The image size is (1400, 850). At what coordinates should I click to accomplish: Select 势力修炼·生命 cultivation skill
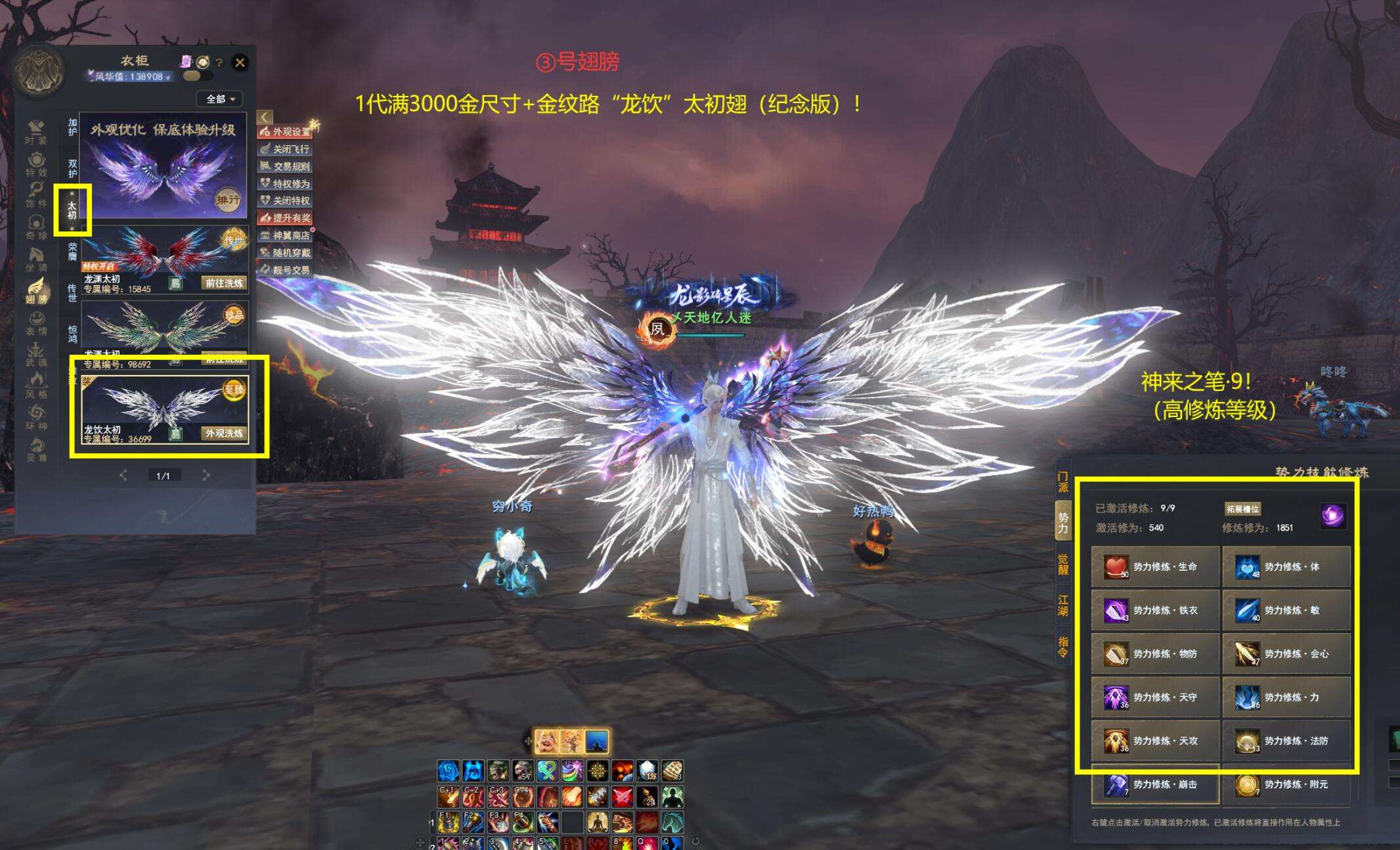(x=1155, y=567)
